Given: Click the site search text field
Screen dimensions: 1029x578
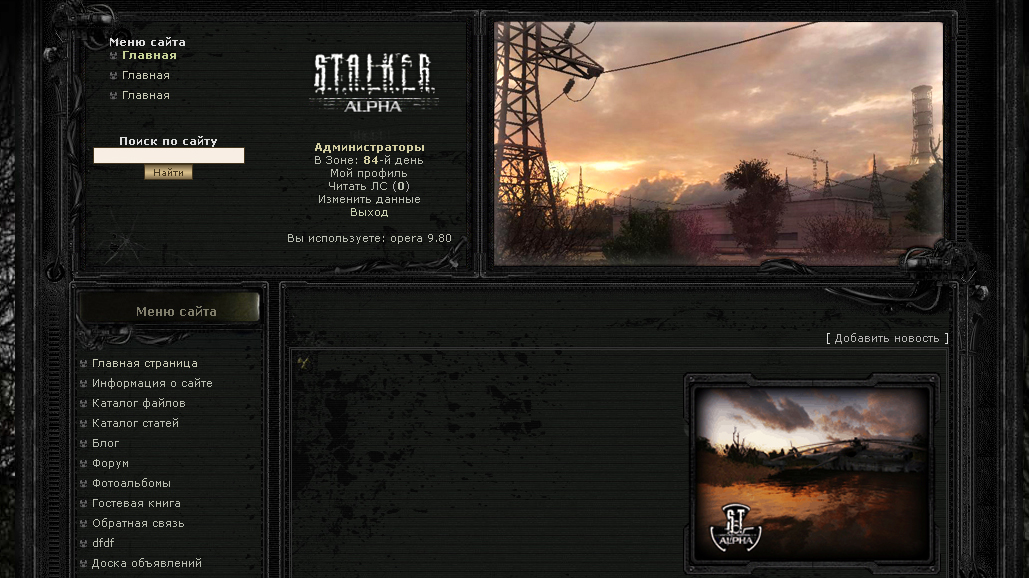Looking at the screenshot, I should point(168,156).
